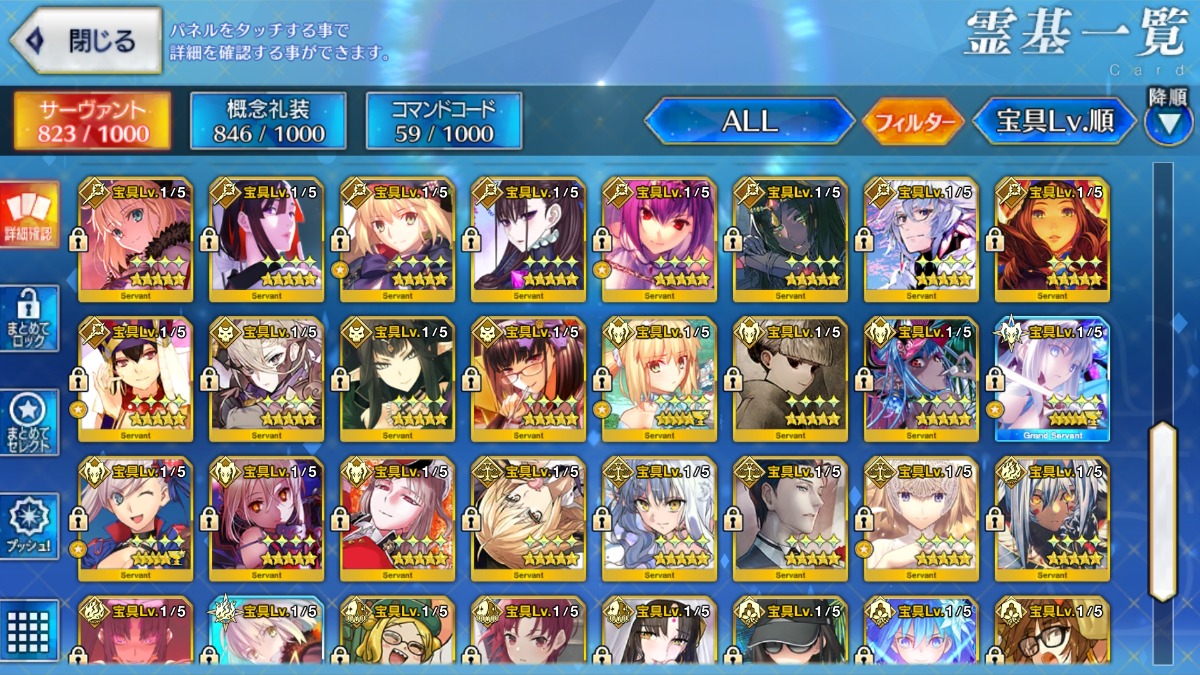This screenshot has height=675, width=1200.
Task: Toggle the 降順 descending order arrow
Action: tap(1167, 122)
